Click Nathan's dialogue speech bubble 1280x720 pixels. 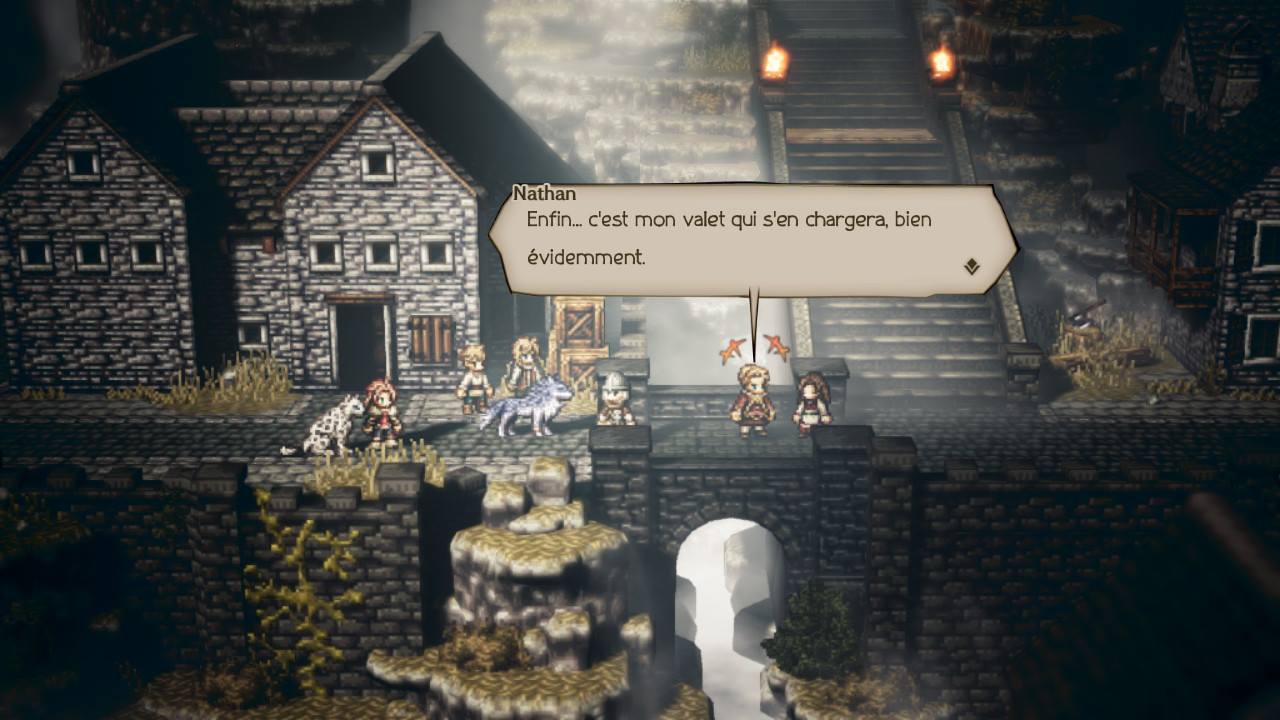pos(750,238)
